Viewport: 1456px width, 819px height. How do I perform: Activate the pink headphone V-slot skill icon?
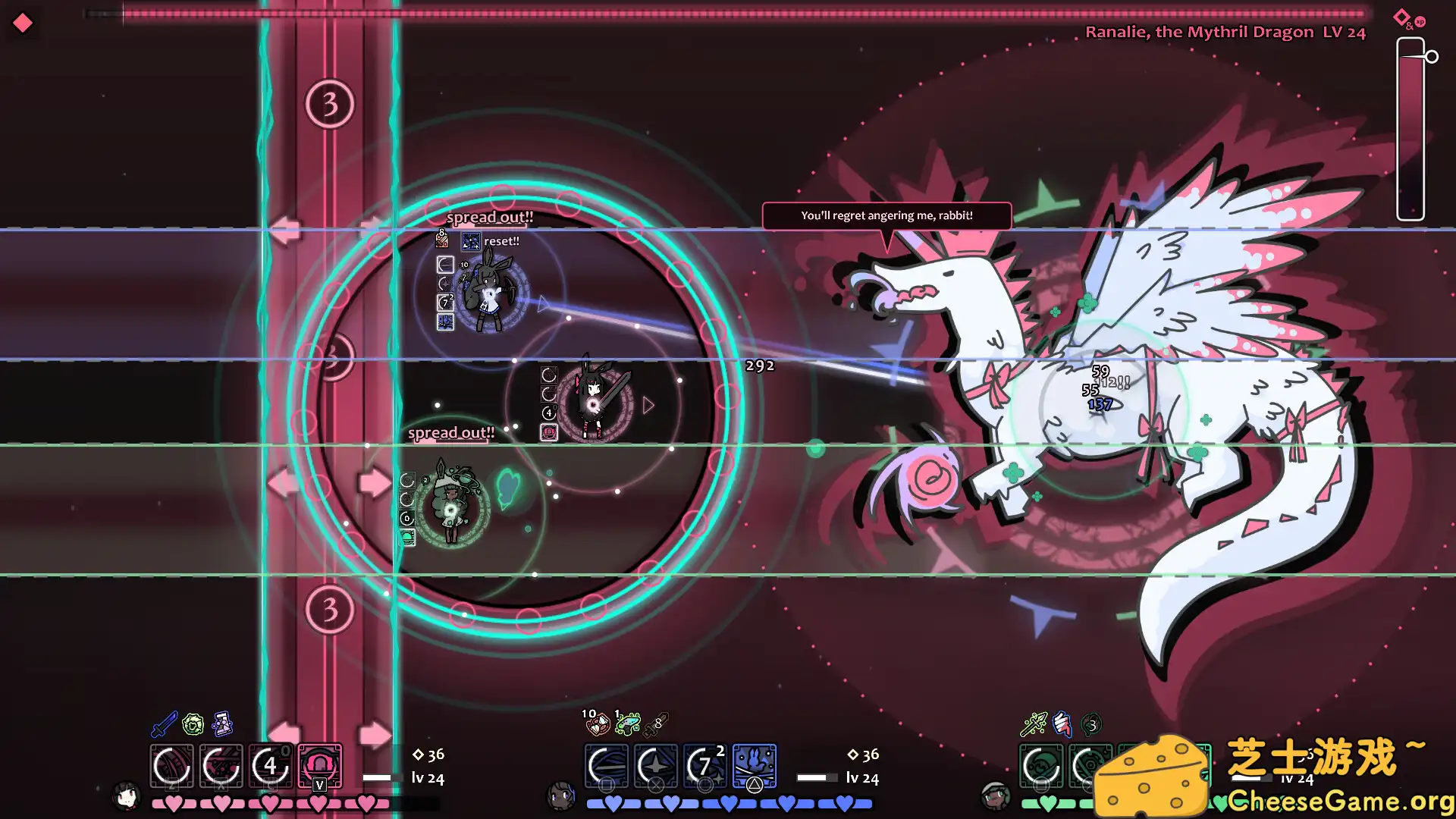pos(321,767)
